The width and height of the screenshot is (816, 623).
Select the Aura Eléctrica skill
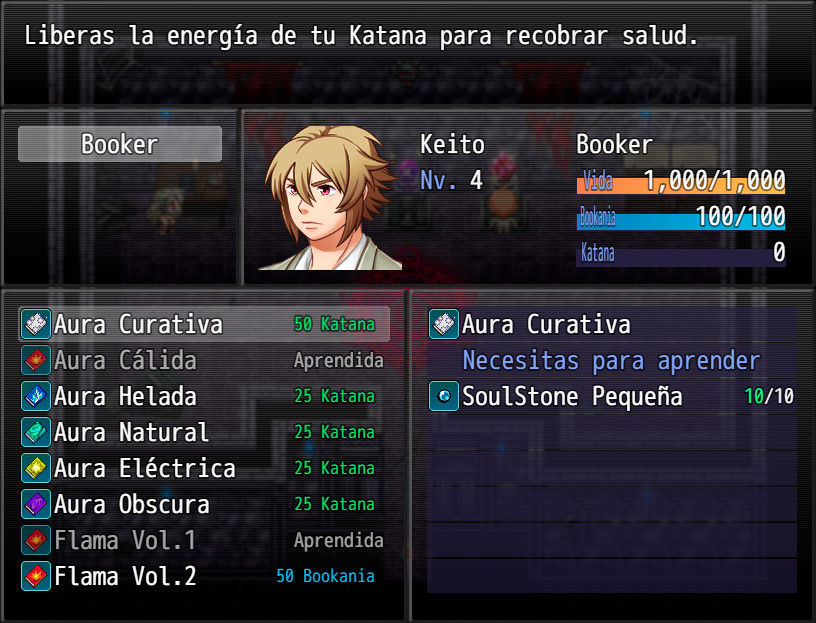203,468
